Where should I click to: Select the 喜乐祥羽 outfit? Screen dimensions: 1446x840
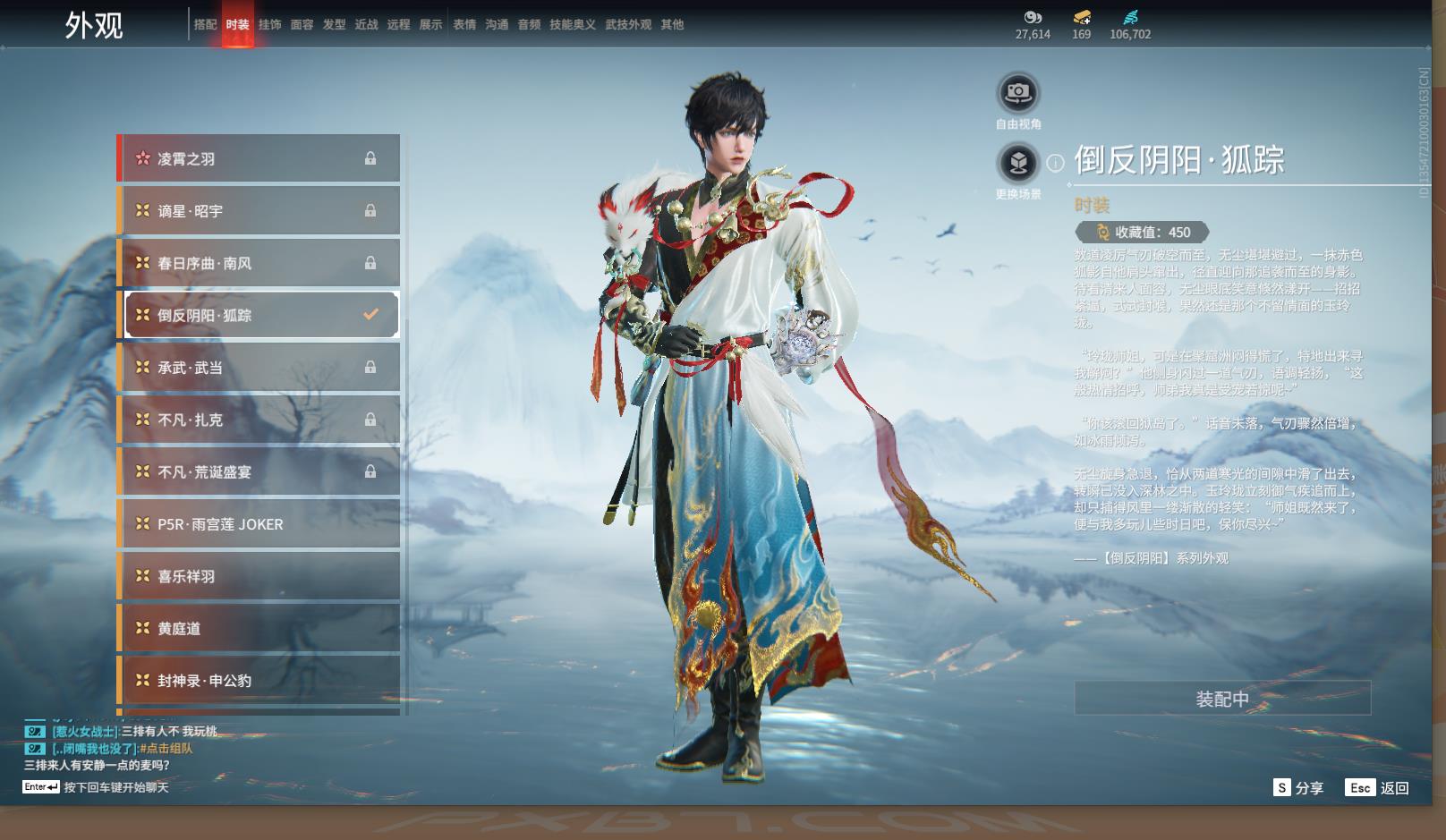click(x=259, y=576)
